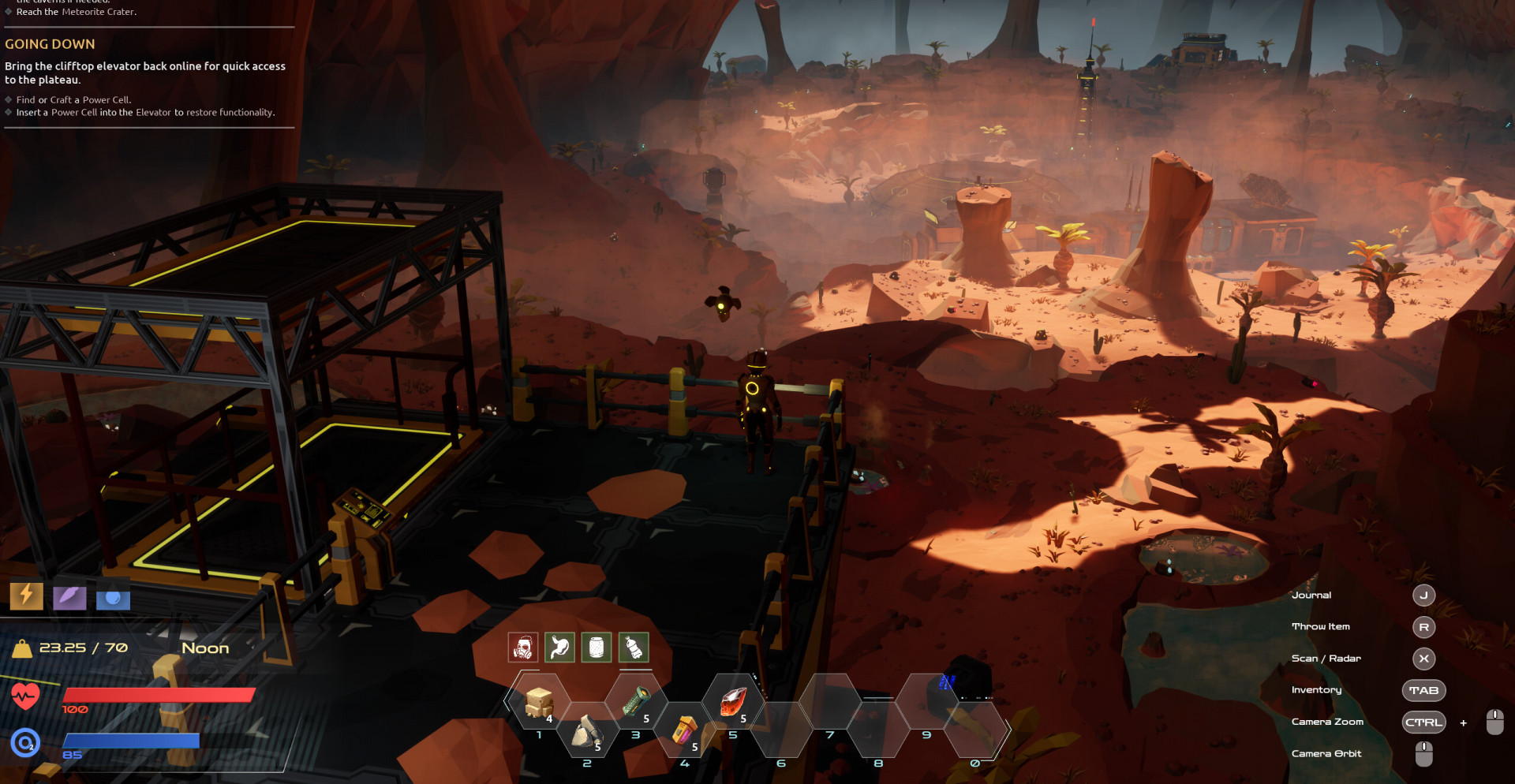Image resolution: width=1515 pixels, height=784 pixels.
Task: Open the Journal from the controls list
Action: pyautogui.click(x=1423, y=595)
